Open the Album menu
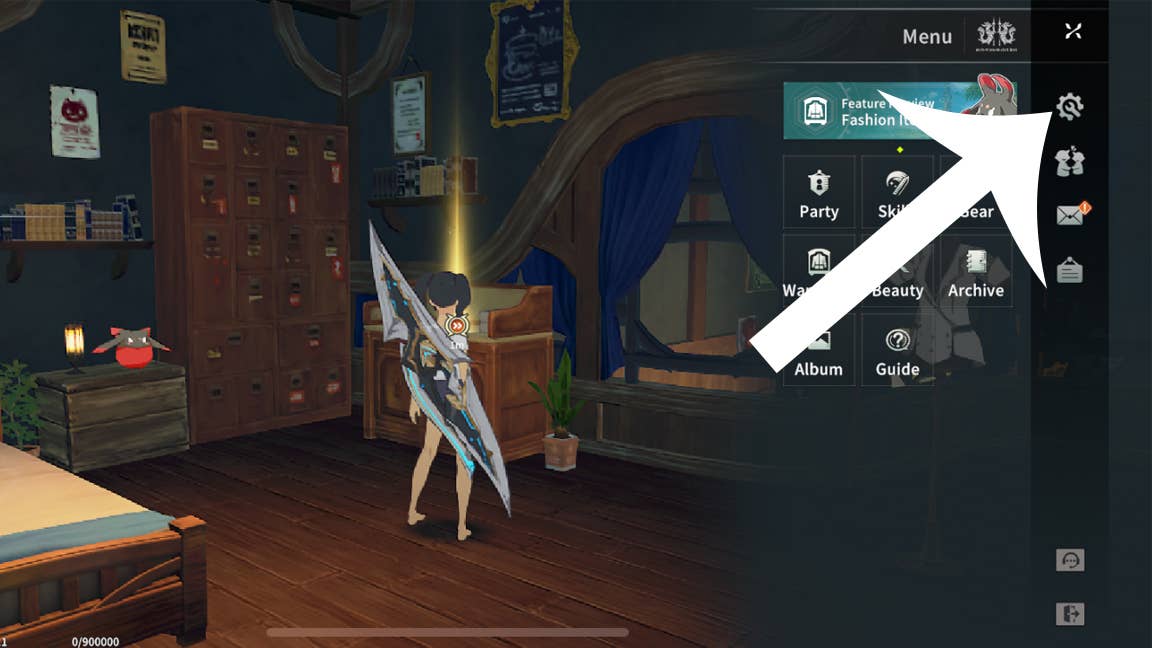This screenshot has width=1152, height=648. (819, 351)
